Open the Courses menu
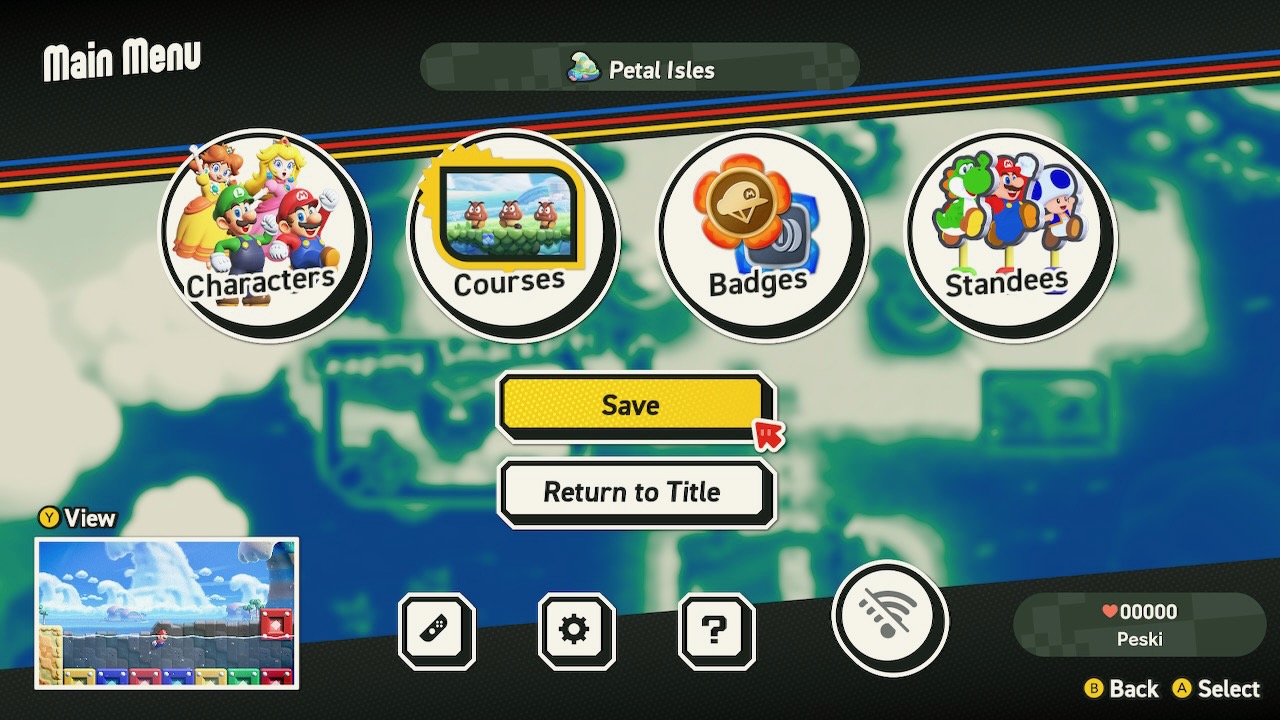The image size is (1280, 720). (511, 236)
